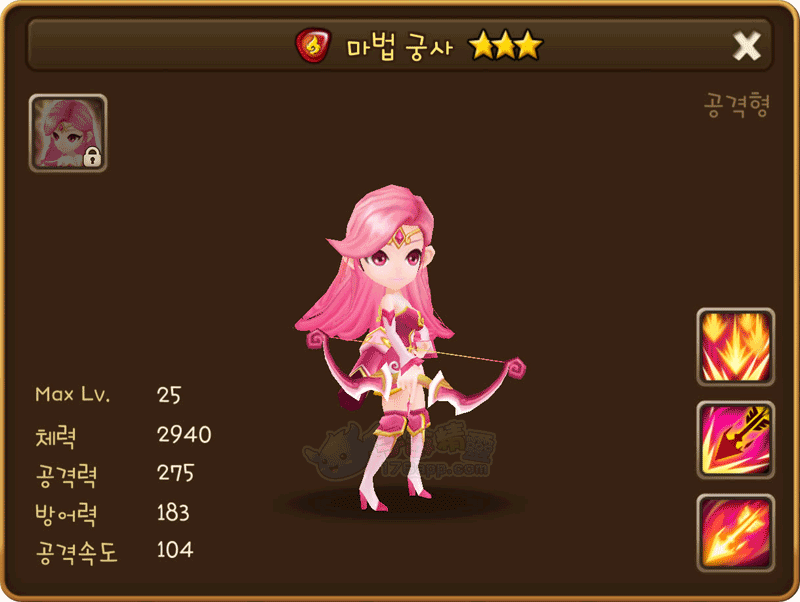The width and height of the screenshot is (800, 602).
Task: View the fire burst skill icon
Action: coord(735,346)
